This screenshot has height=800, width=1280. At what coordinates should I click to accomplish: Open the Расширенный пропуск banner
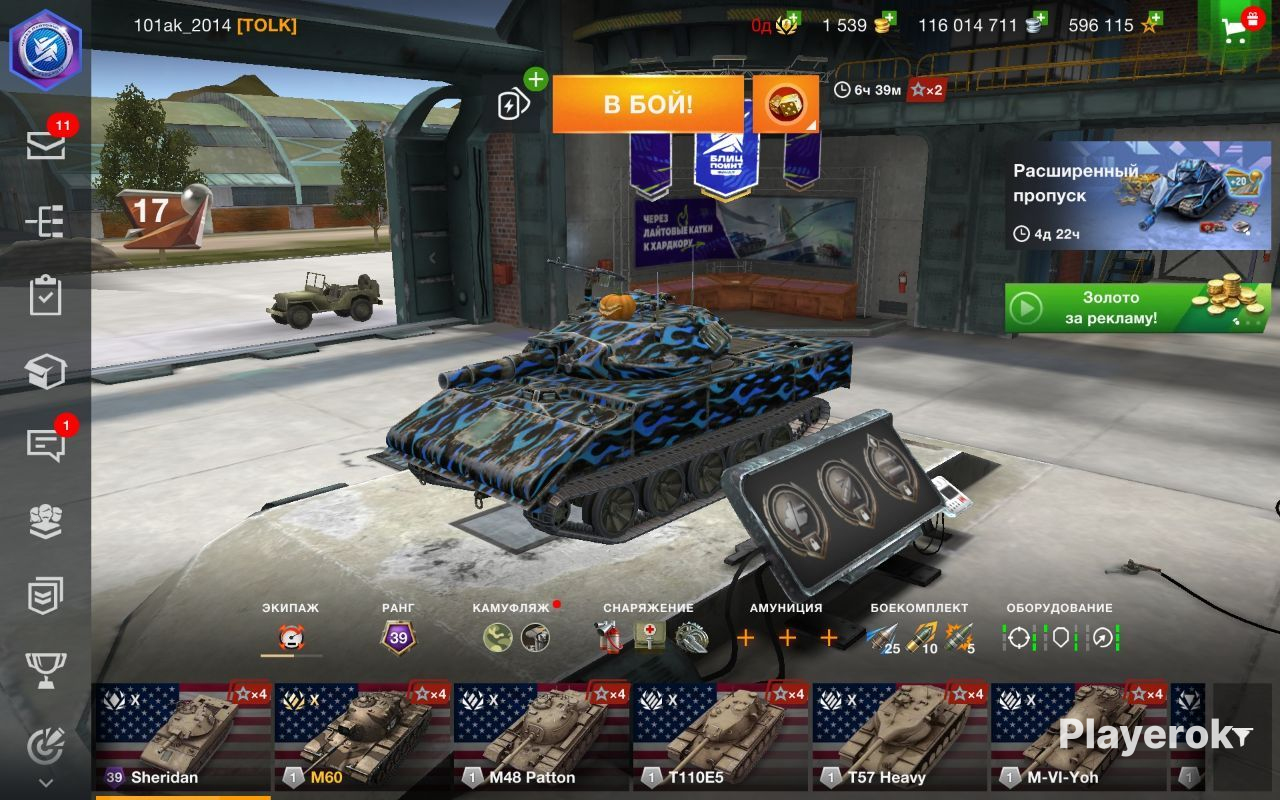pos(1138,195)
